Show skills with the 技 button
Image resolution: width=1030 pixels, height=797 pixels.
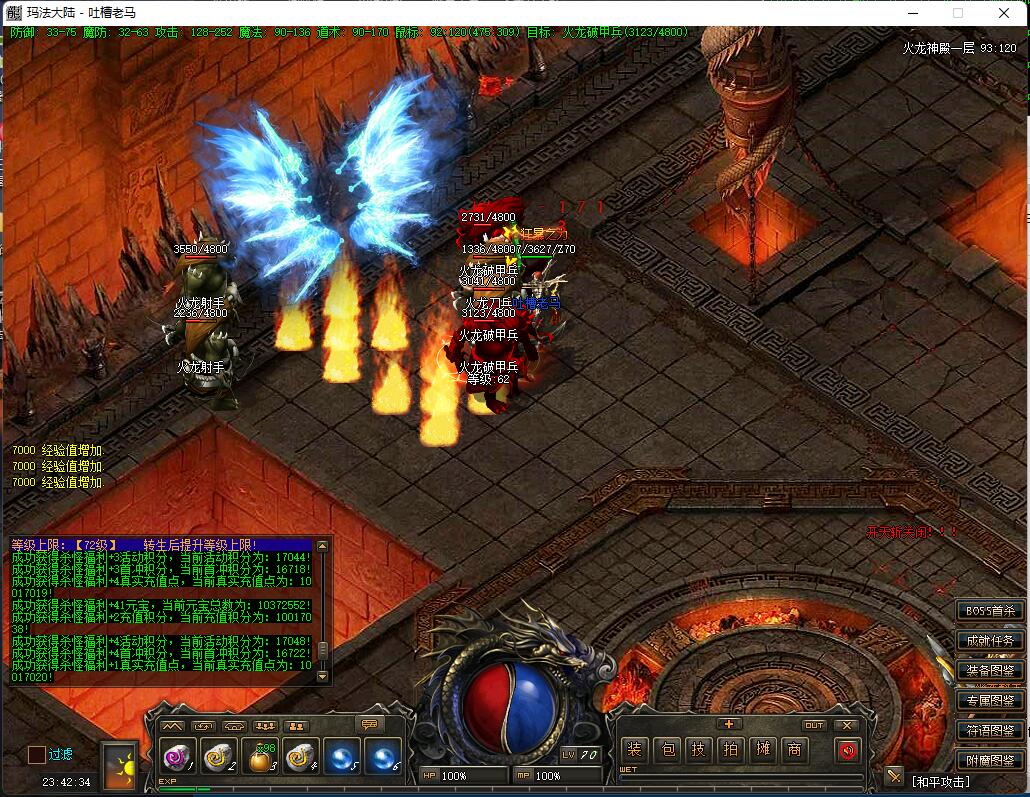[699, 749]
